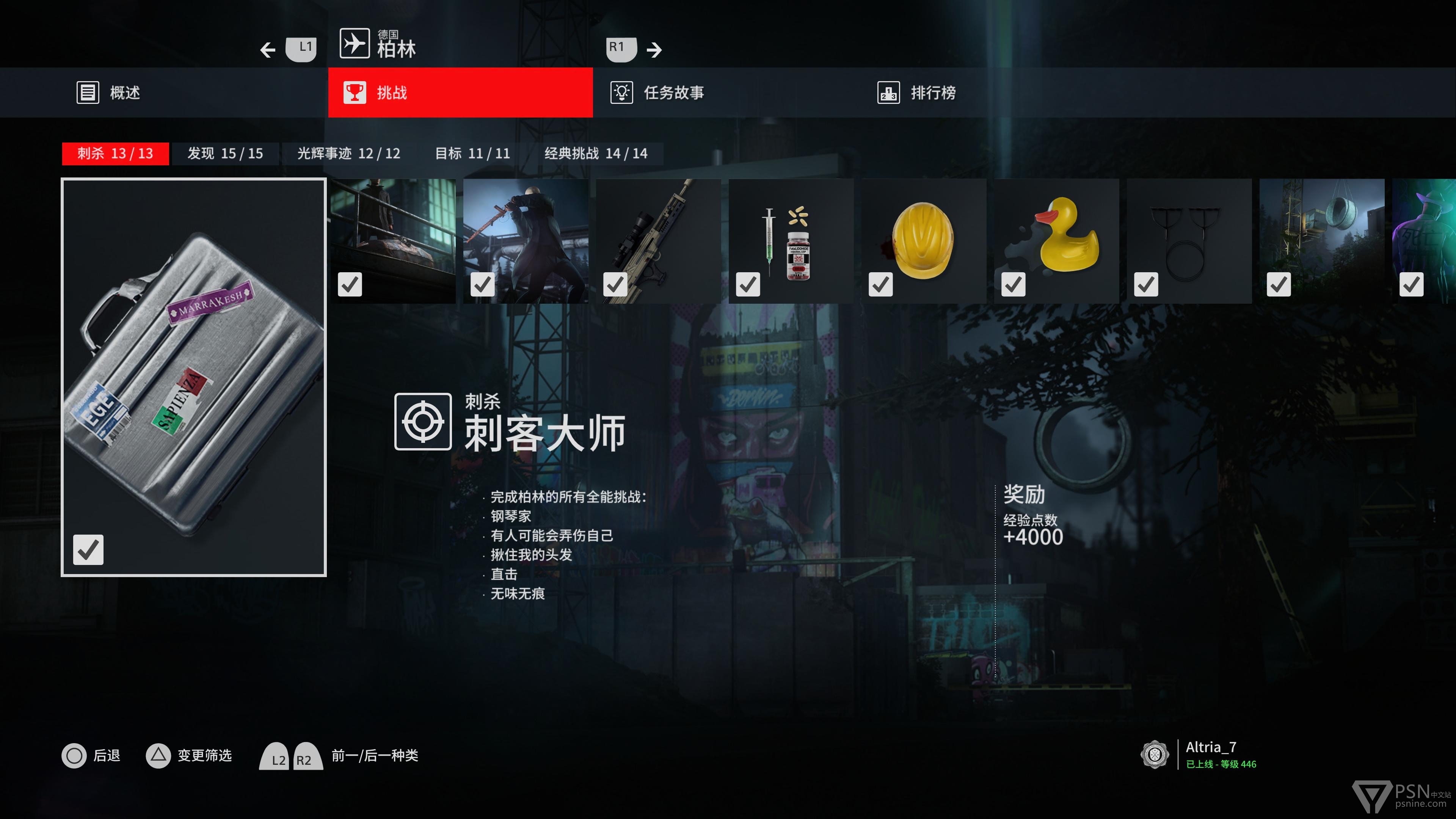Image resolution: width=1456 pixels, height=819 pixels.
Task: Choose the sniper rifle challenge tile
Action: point(659,242)
